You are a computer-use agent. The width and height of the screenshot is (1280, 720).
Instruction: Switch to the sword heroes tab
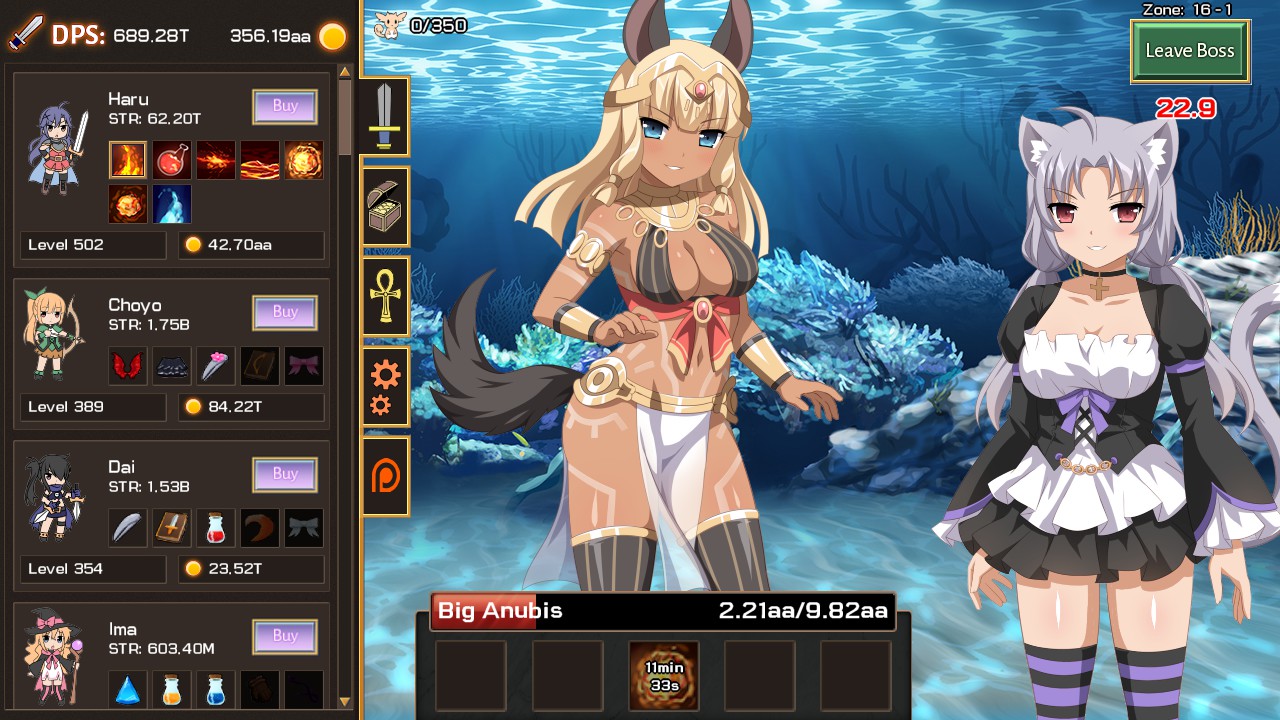coord(385,116)
